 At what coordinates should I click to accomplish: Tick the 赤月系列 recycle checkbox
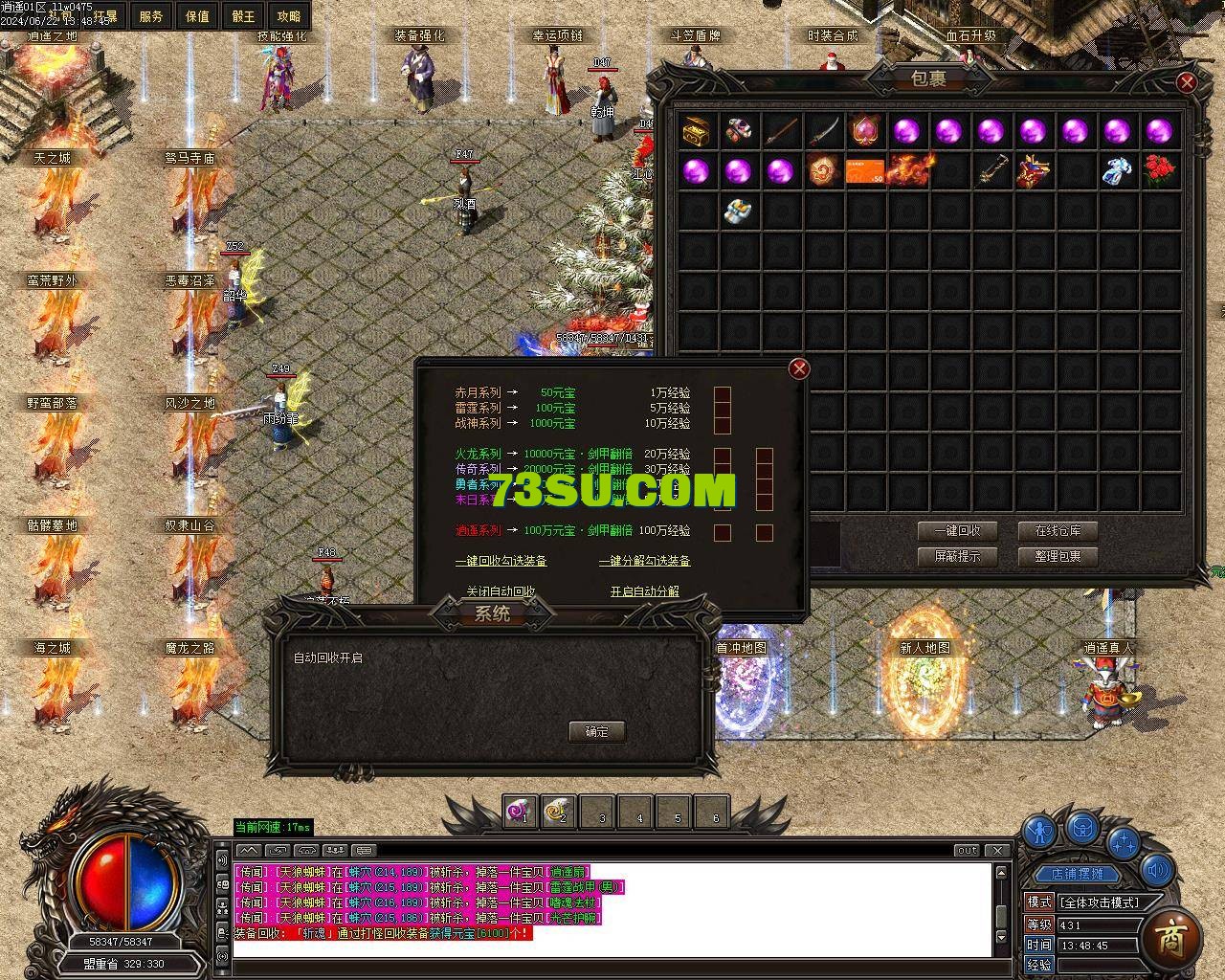tap(723, 393)
